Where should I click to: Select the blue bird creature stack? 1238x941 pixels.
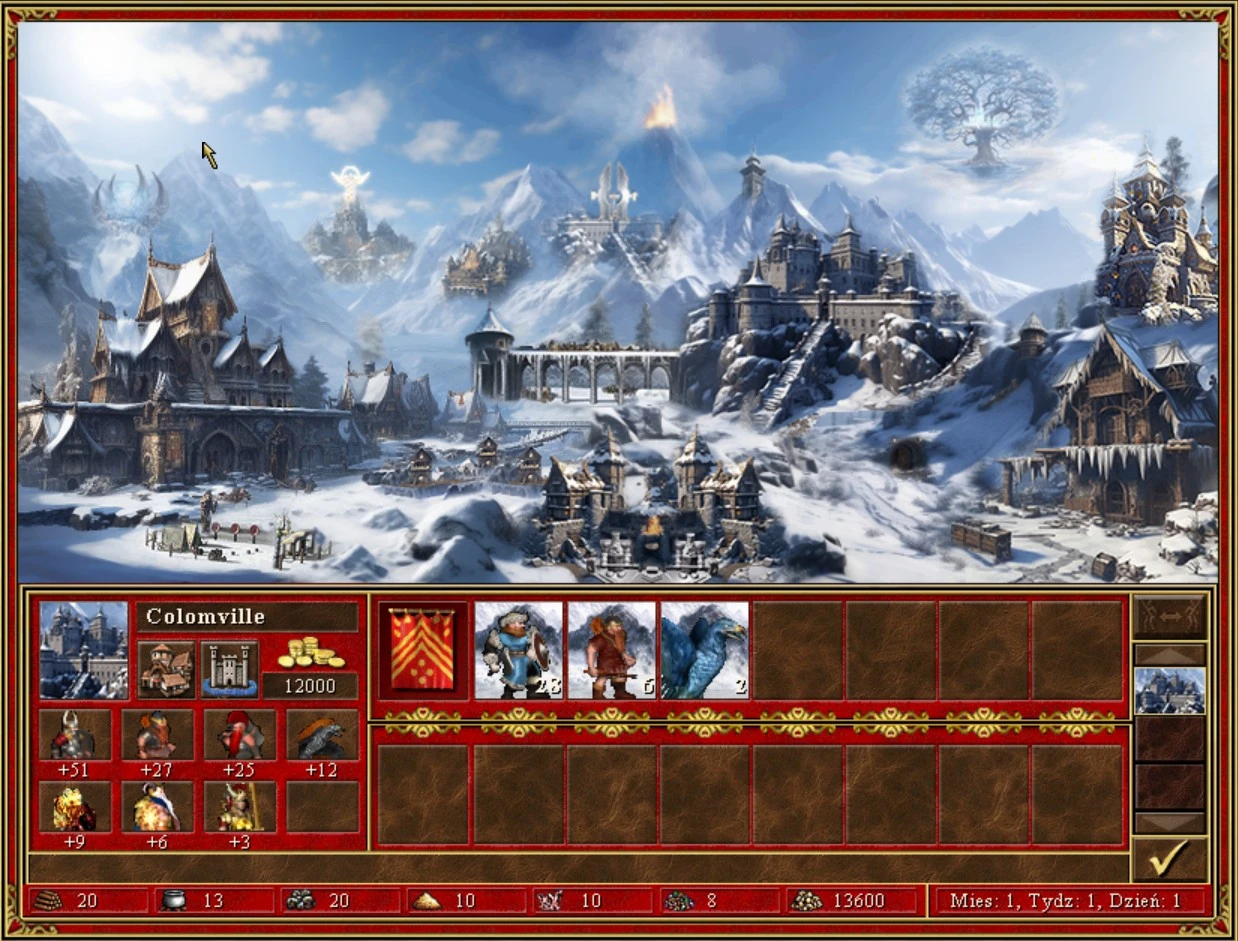click(x=704, y=649)
